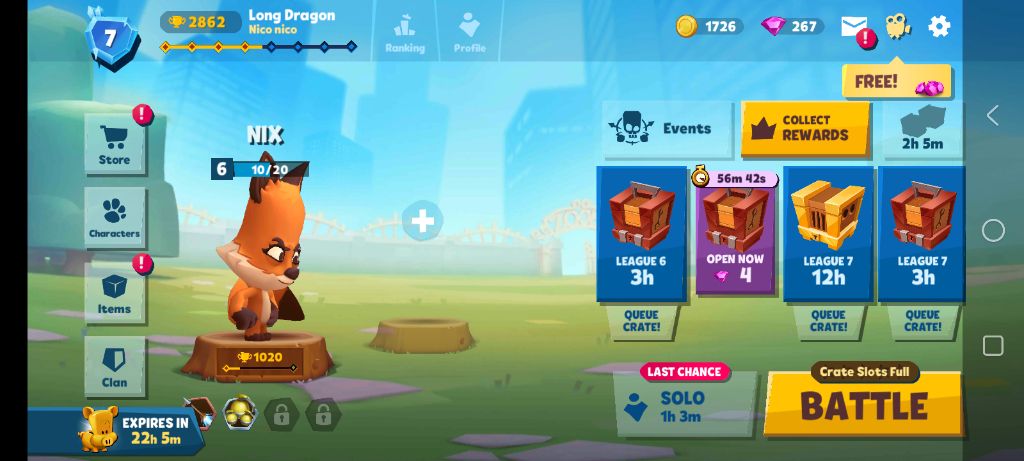Claim the FREE gems offer
This screenshot has height=461, width=1024.
[x=896, y=82]
